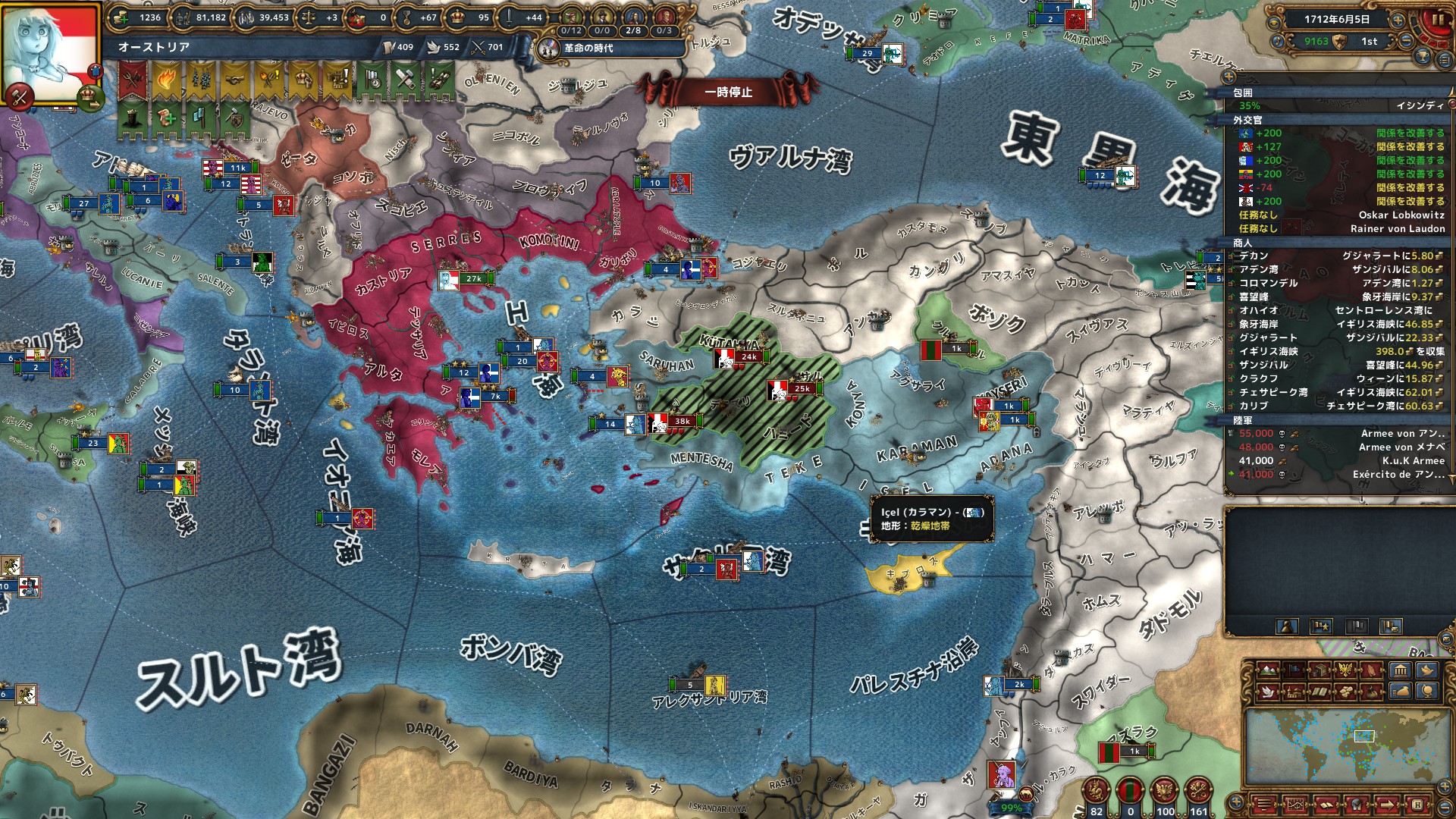
Task: Decrease game speed with the minus button
Action: point(1405,42)
